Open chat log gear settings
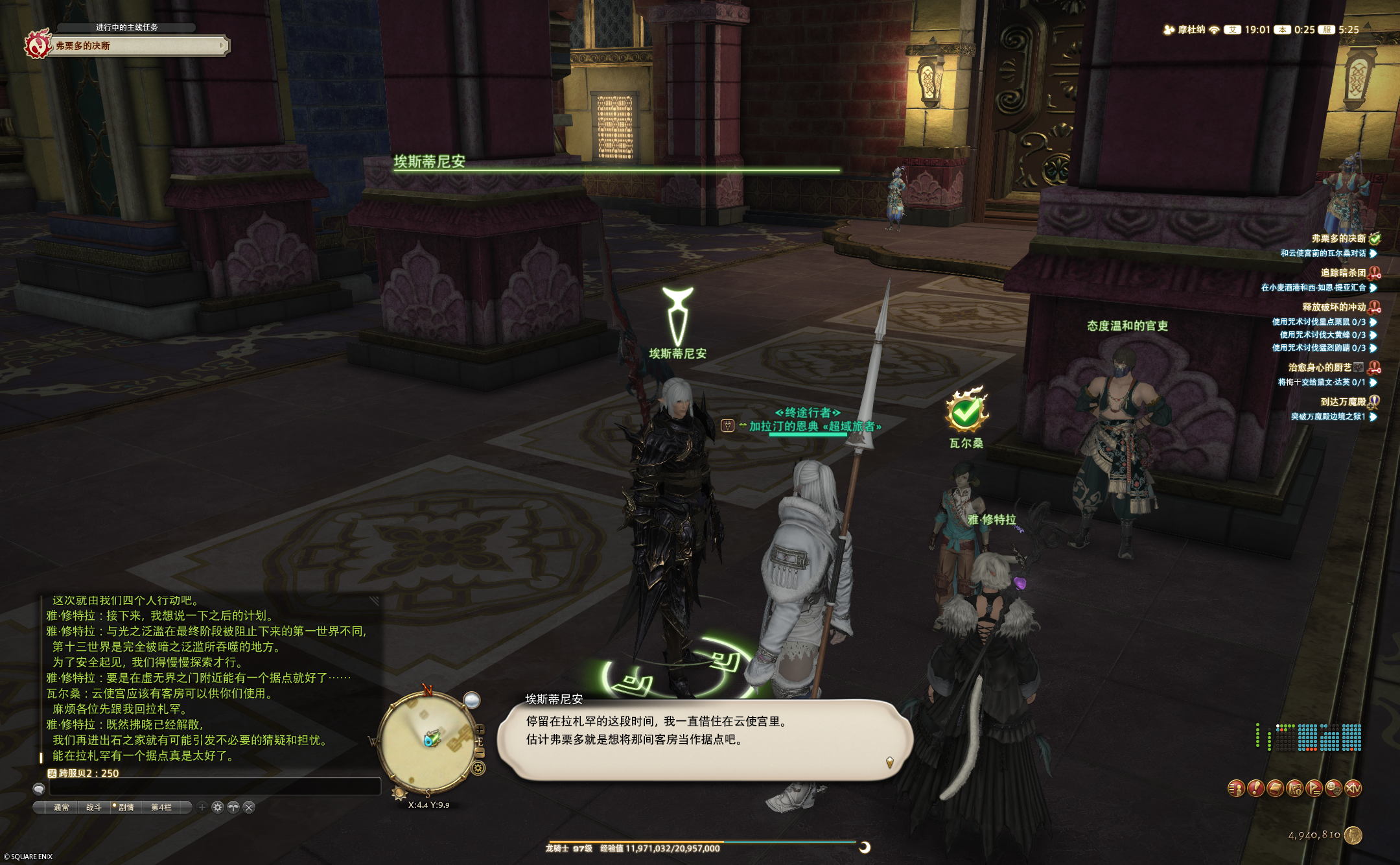The width and height of the screenshot is (1400, 865). pos(218,807)
